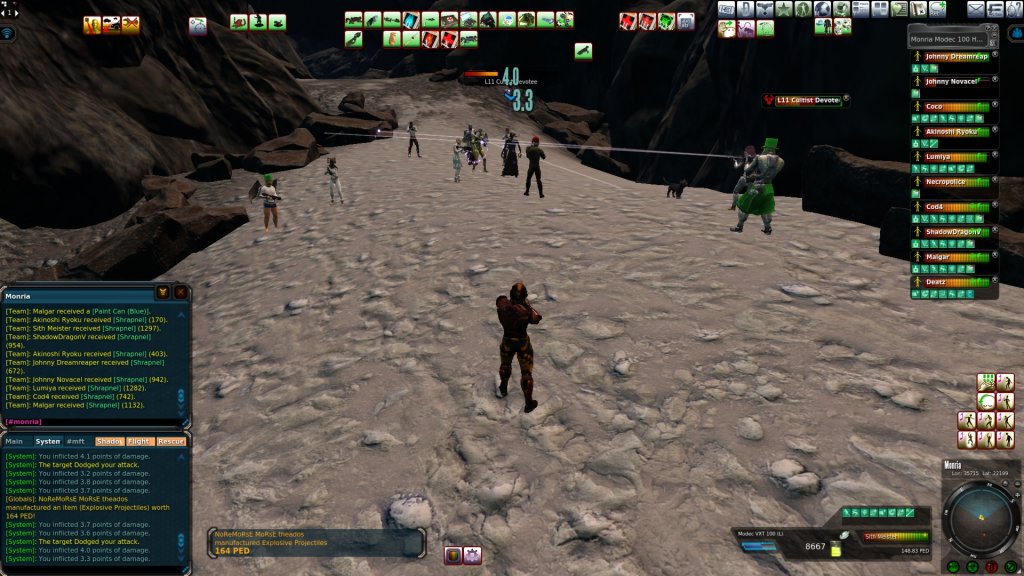
Task: Click the orange Rescue button
Action: click(171, 441)
